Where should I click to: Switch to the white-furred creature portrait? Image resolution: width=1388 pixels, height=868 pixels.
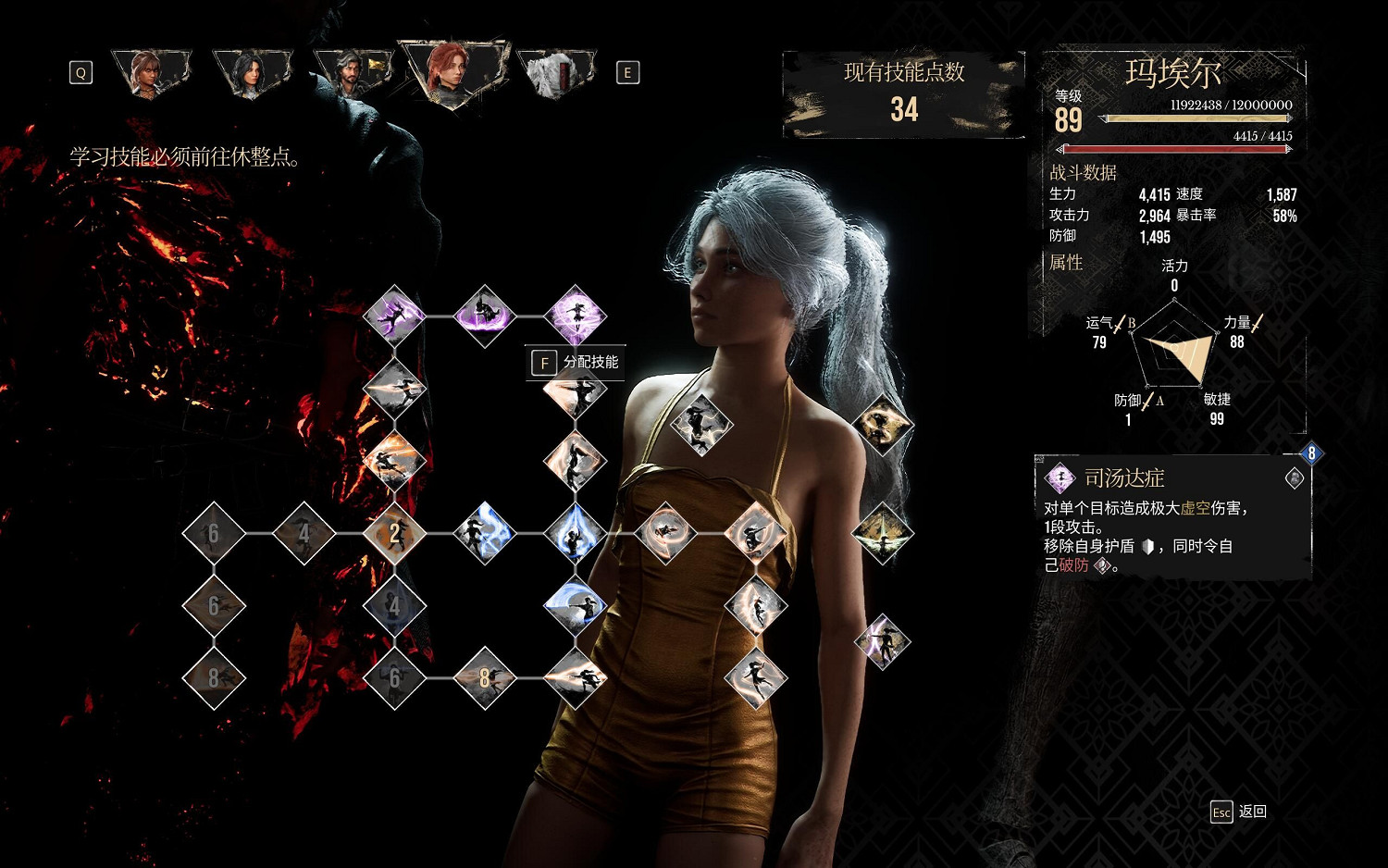pos(556,72)
